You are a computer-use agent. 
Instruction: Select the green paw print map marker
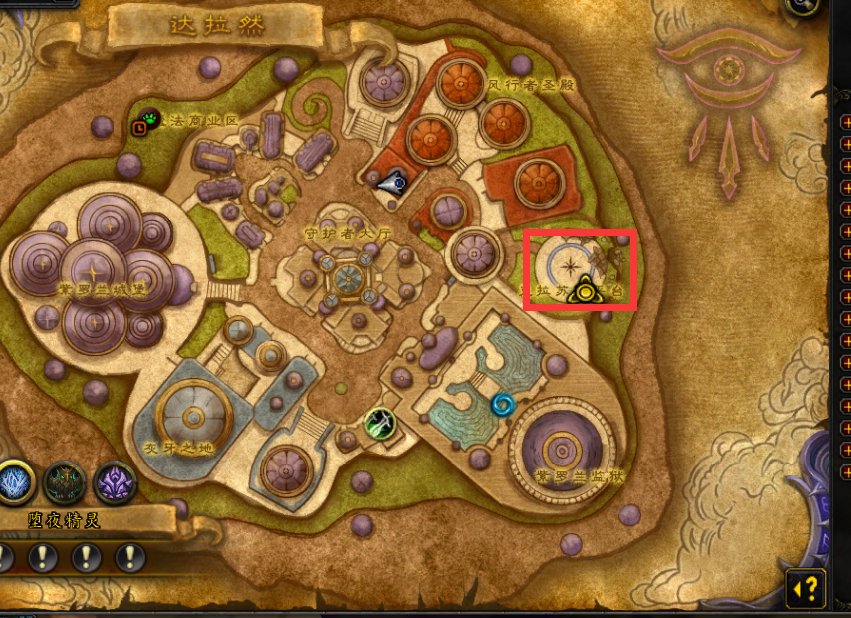tap(149, 119)
